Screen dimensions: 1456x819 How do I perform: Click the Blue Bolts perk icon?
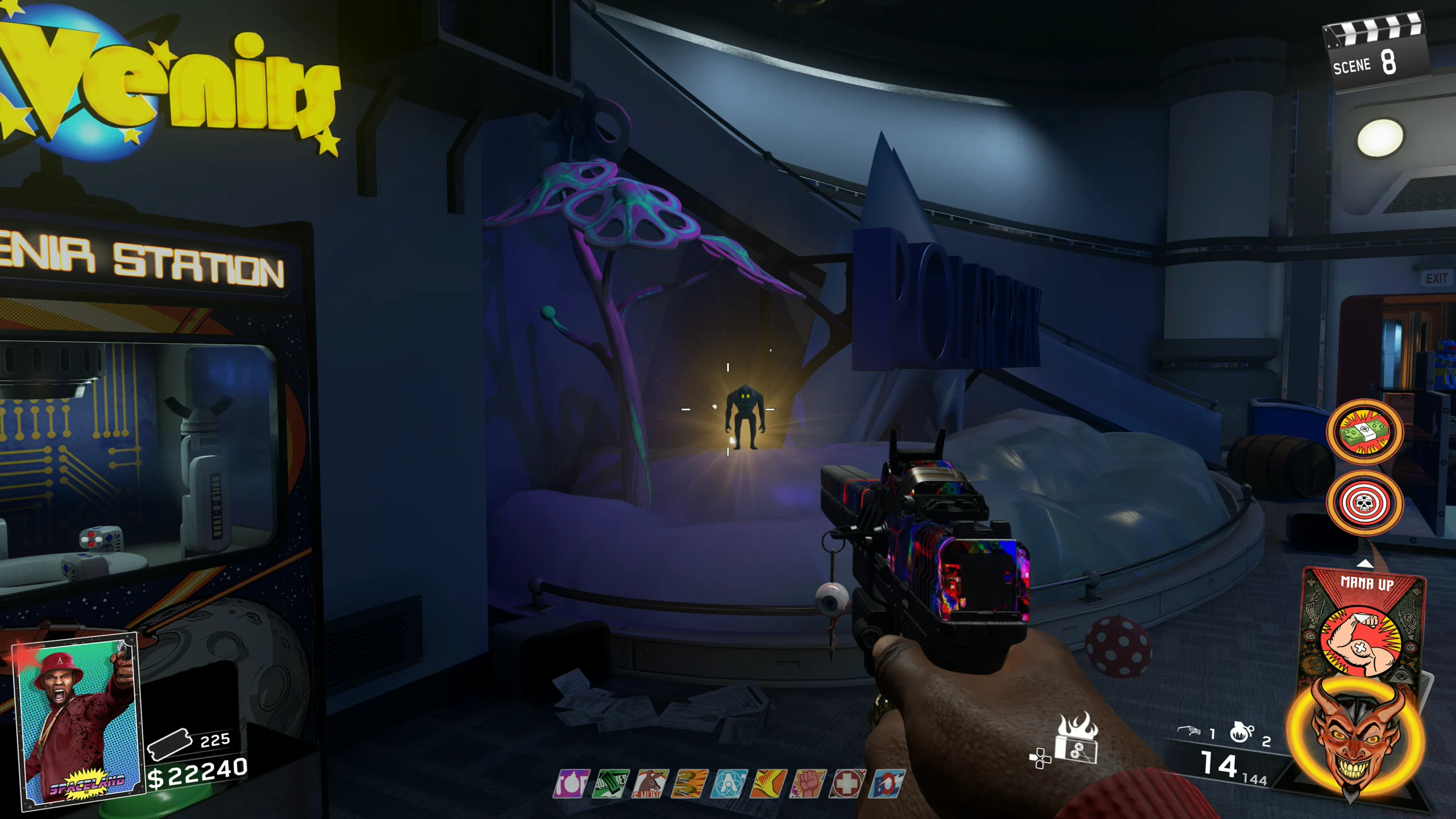[x=887, y=784]
